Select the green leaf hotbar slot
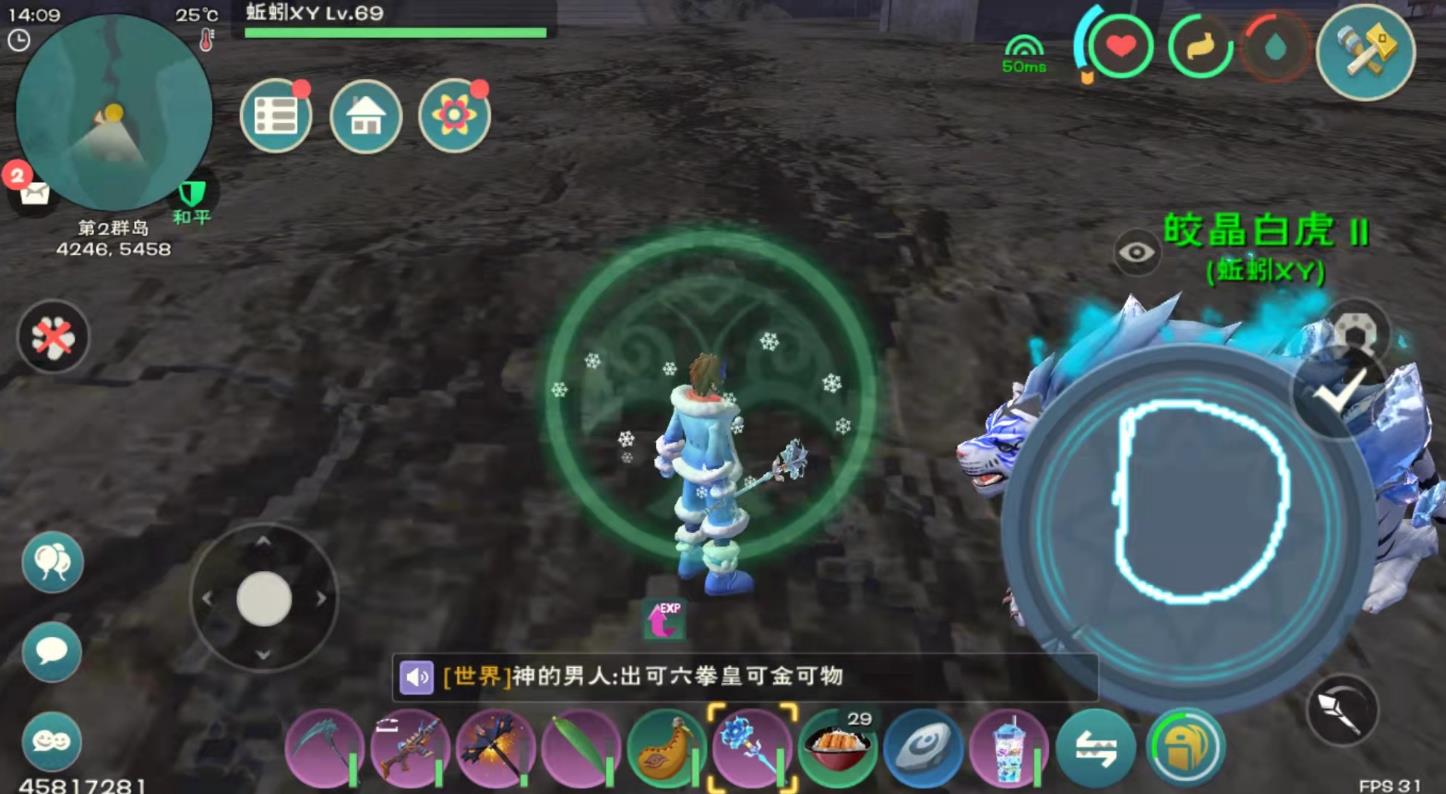The height and width of the screenshot is (794, 1446). (580, 749)
